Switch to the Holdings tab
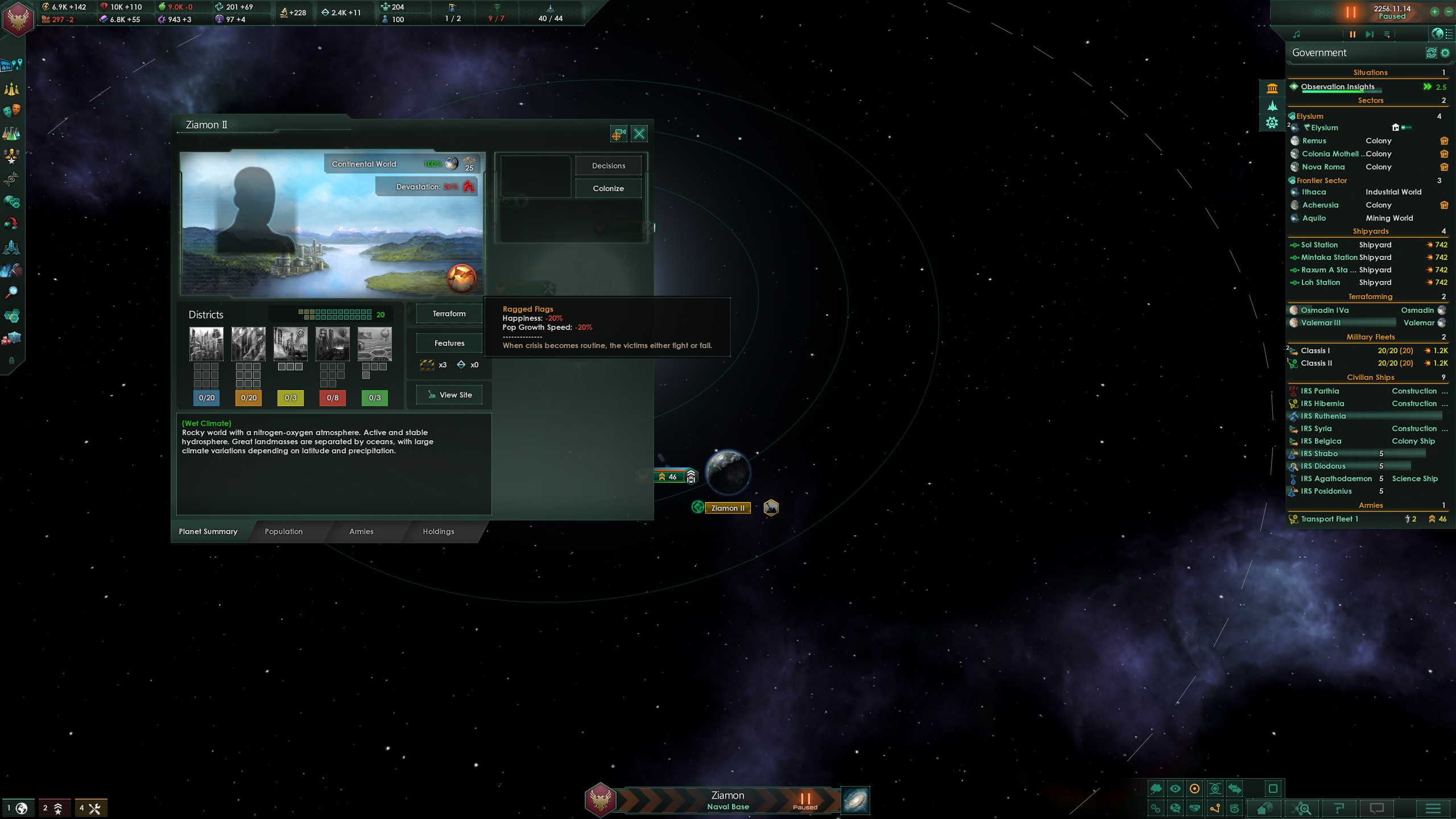This screenshot has width=1456, height=819. tap(438, 531)
